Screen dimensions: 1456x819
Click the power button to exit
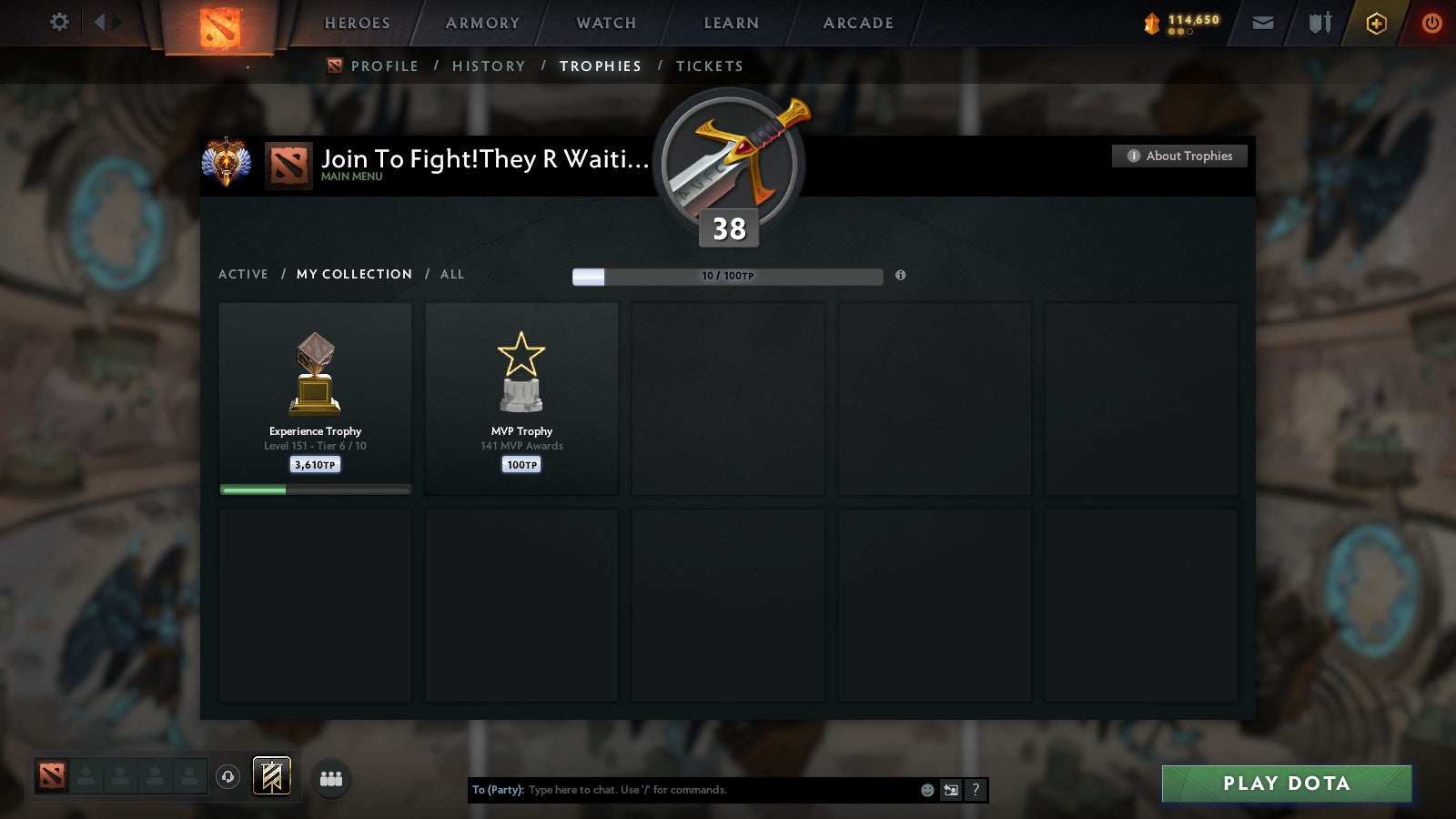(x=1431, y=23)
